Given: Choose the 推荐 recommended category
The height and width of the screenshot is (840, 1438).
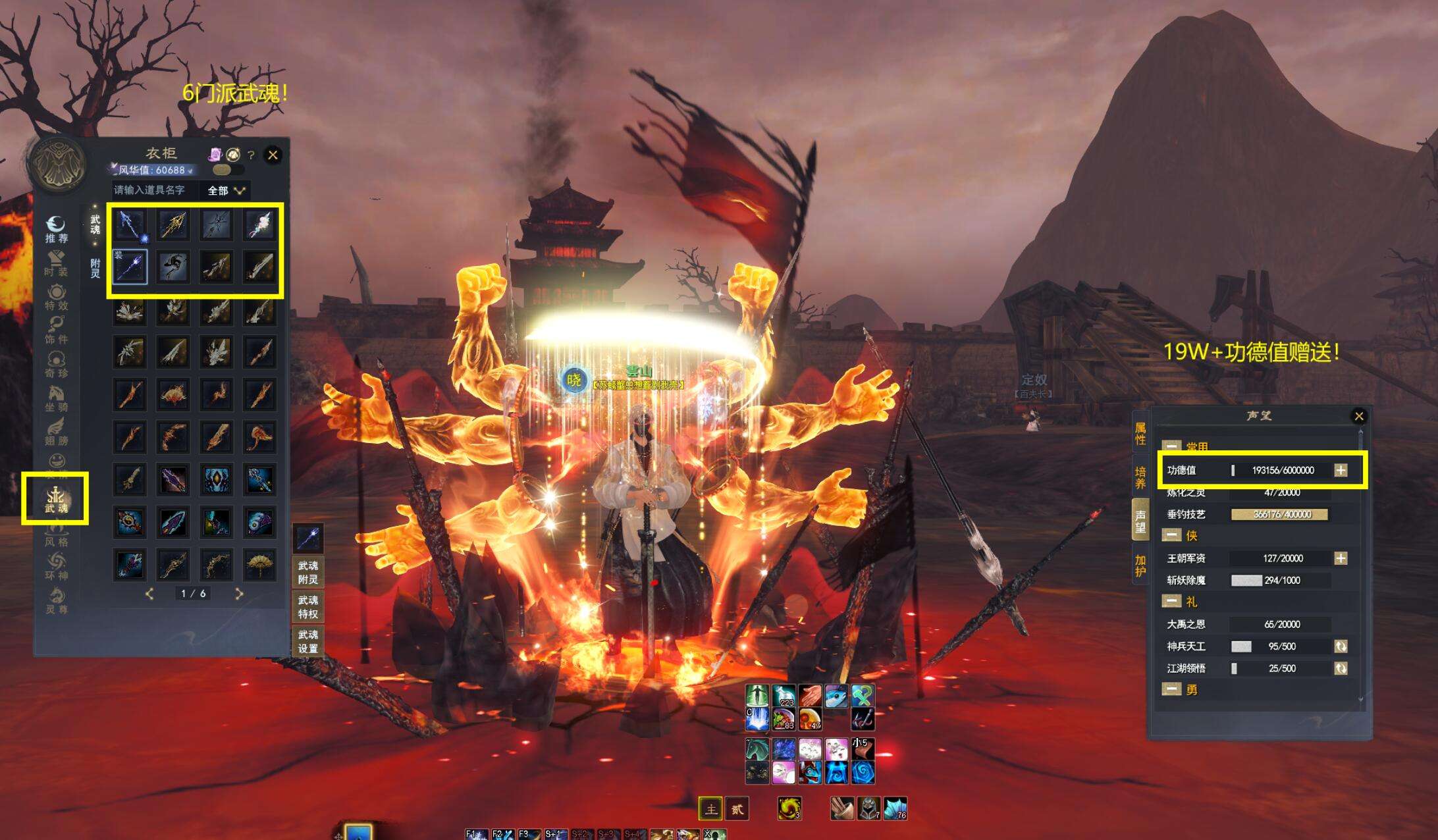Looking at the screenshot, I should click(56, 230).
